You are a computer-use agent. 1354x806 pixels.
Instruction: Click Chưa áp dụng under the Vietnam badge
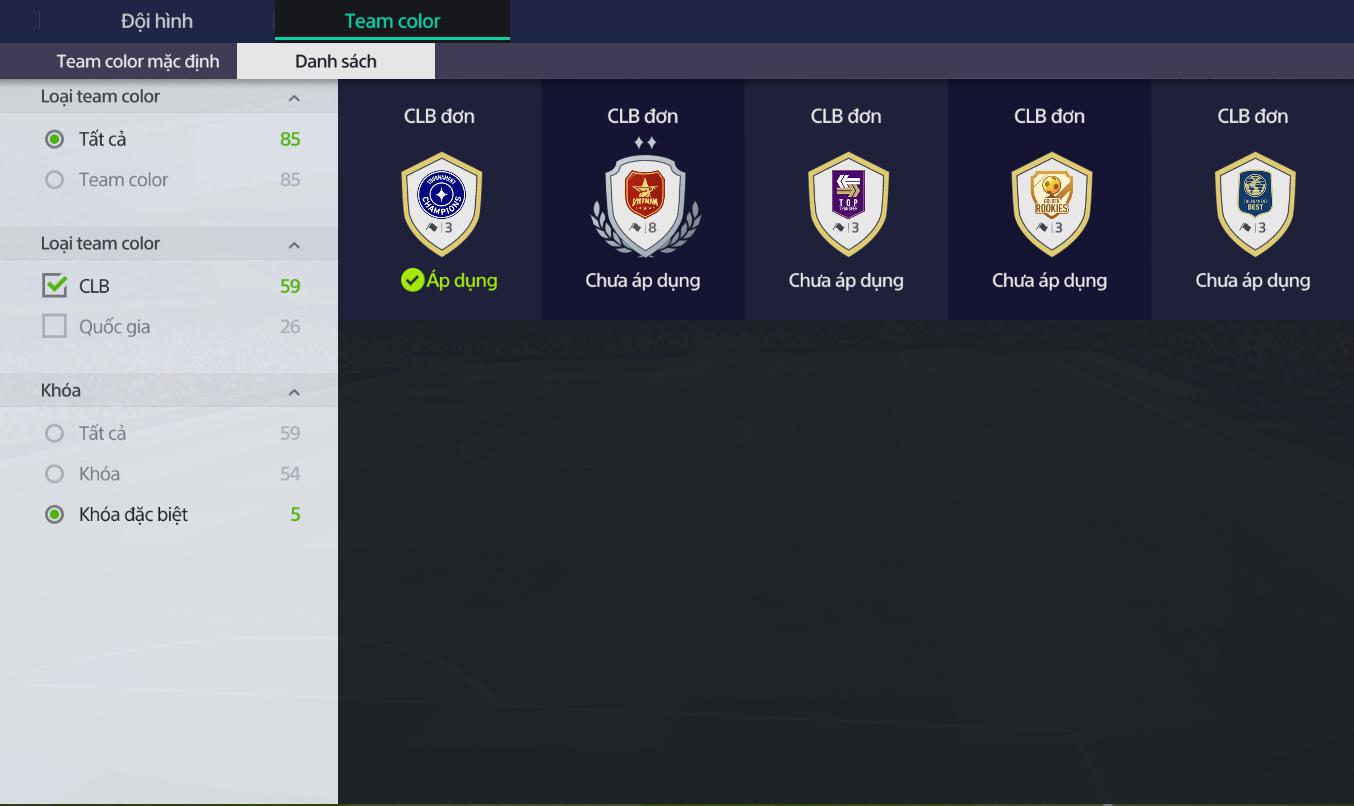pyautogui.click(x=642, y=280)
